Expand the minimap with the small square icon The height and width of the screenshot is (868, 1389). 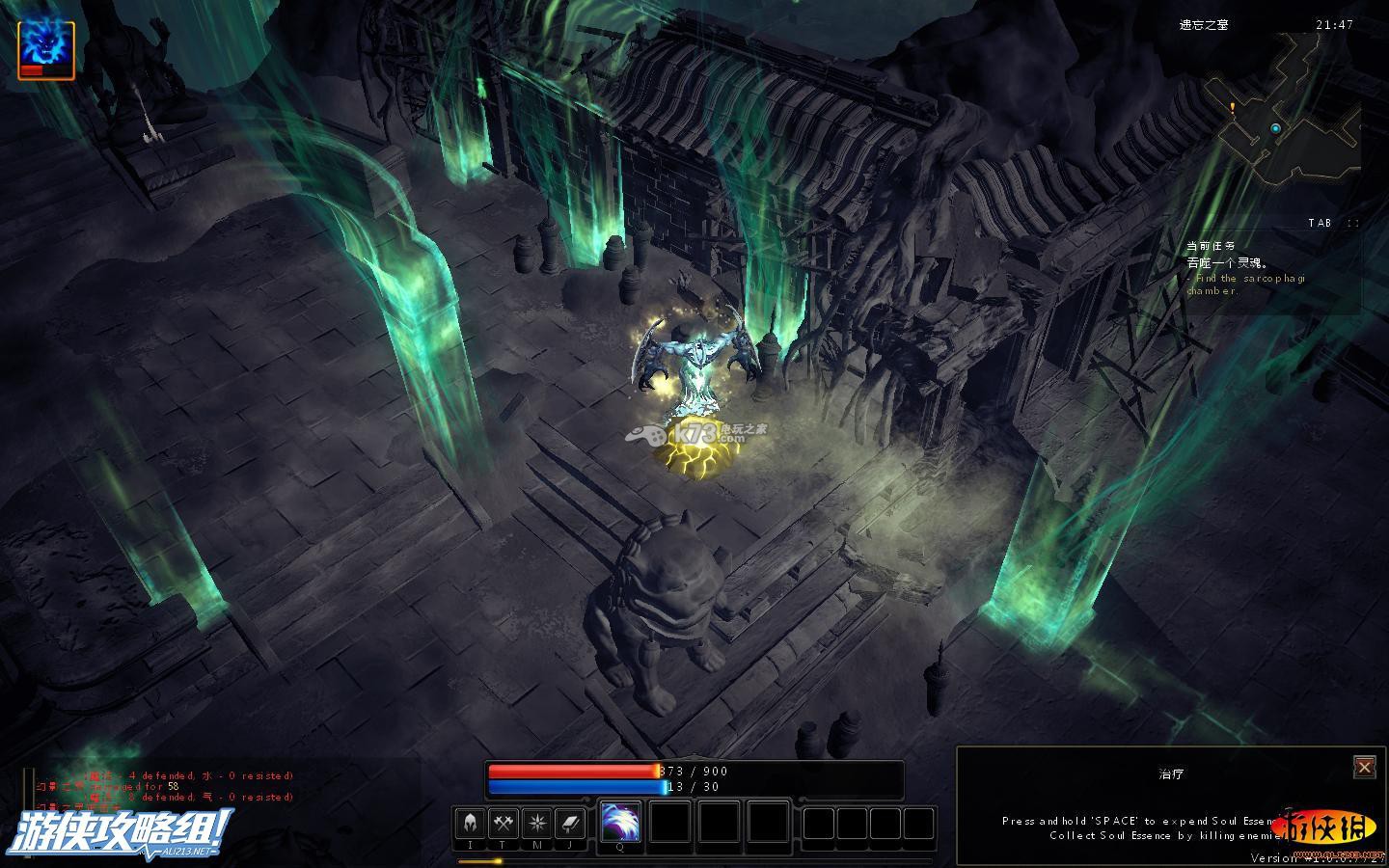[1352, 223]
